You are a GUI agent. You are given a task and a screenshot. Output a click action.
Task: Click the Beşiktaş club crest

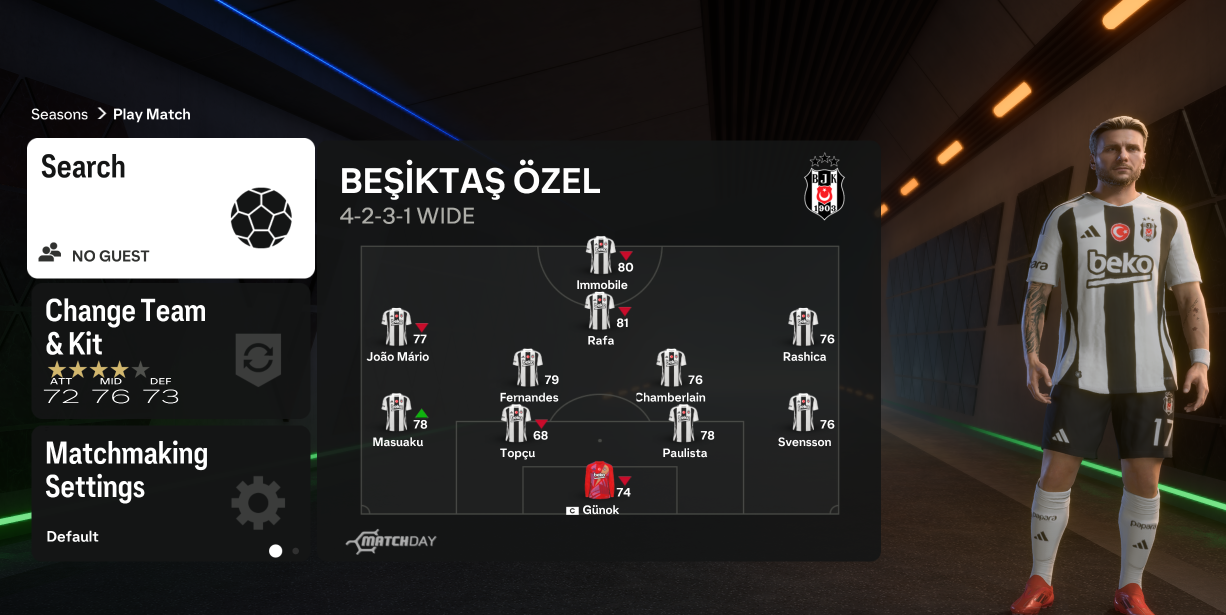[x=824, y=187]
